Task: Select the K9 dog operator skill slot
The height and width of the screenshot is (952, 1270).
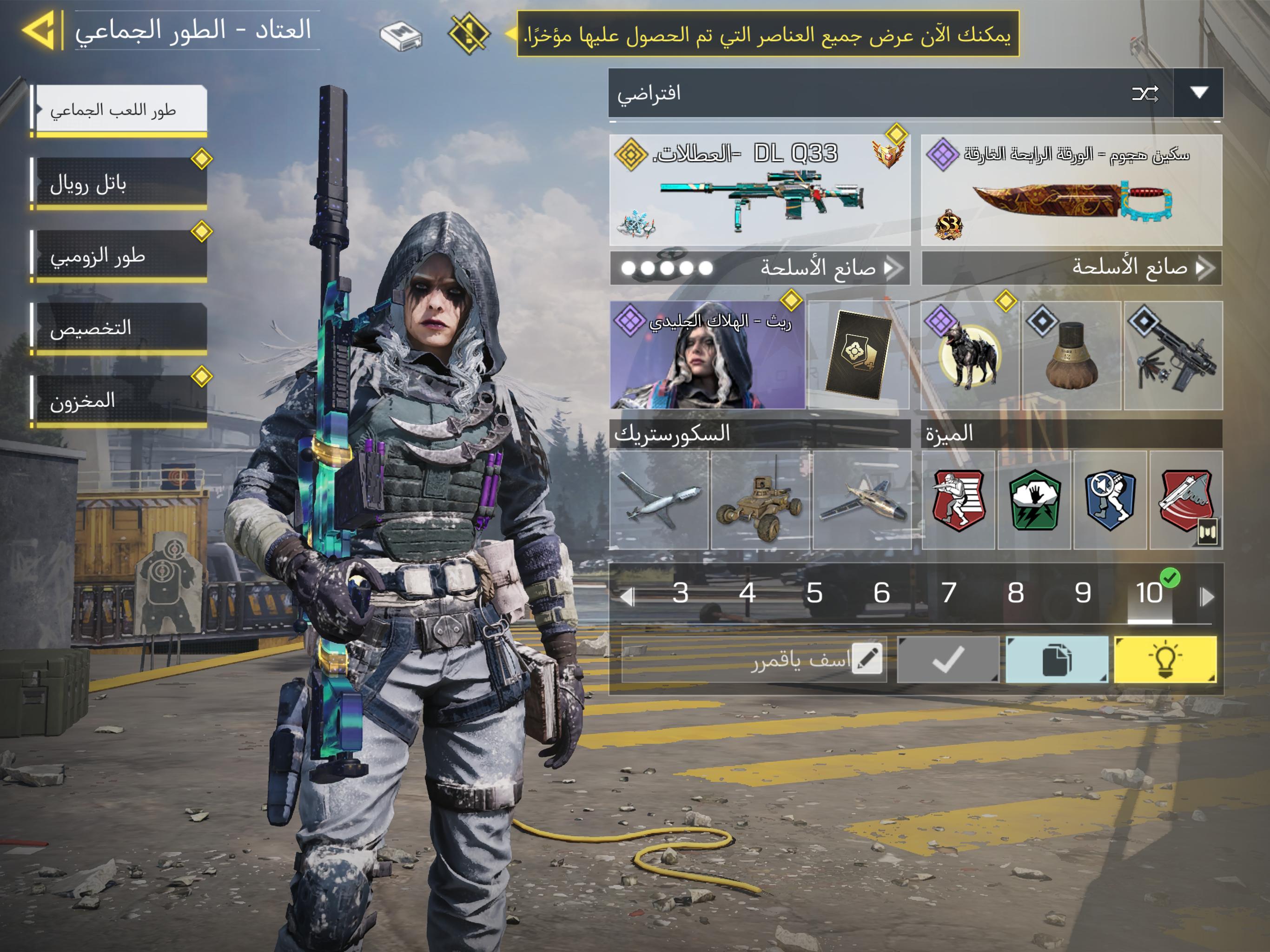Action: (x=970, y=356)
